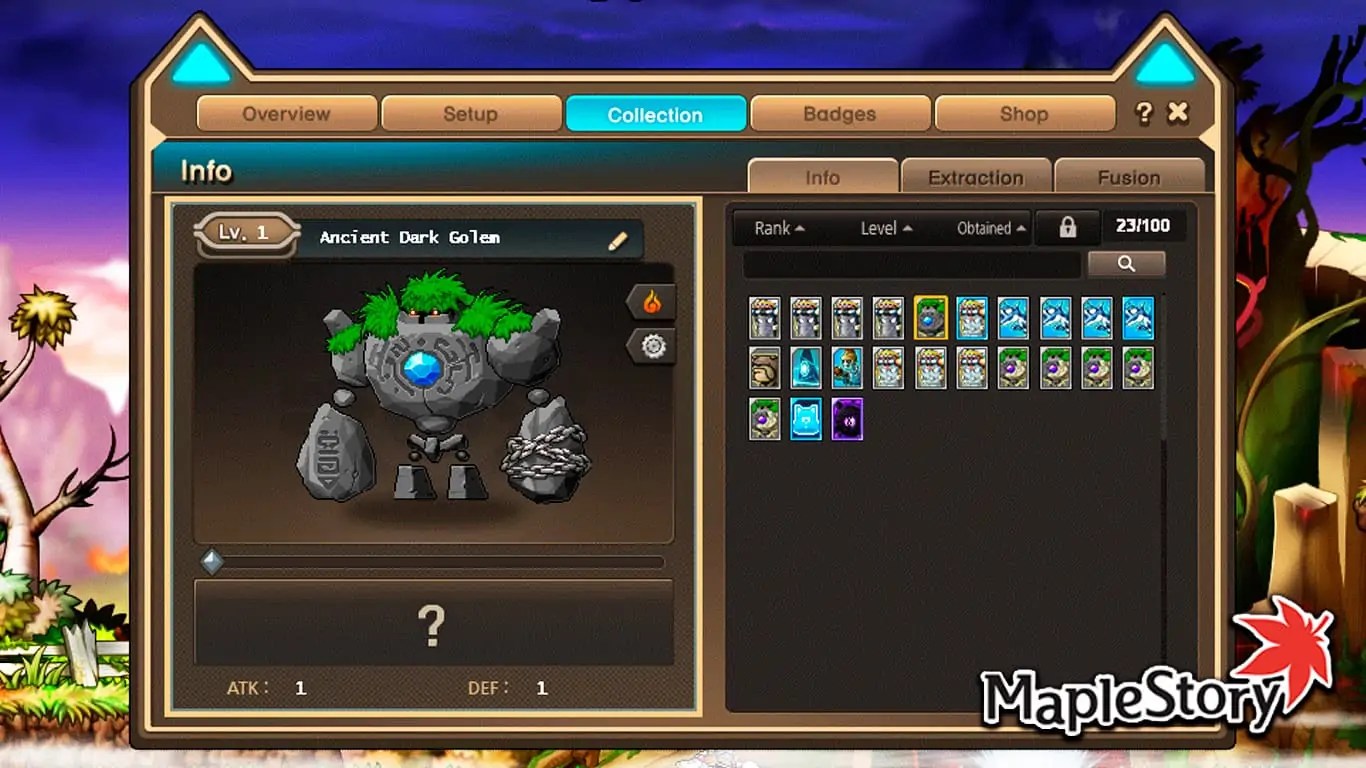Switch to the Badges tab
The width and height of the screenshot is (1366, 768).
[x=839, y=114]
